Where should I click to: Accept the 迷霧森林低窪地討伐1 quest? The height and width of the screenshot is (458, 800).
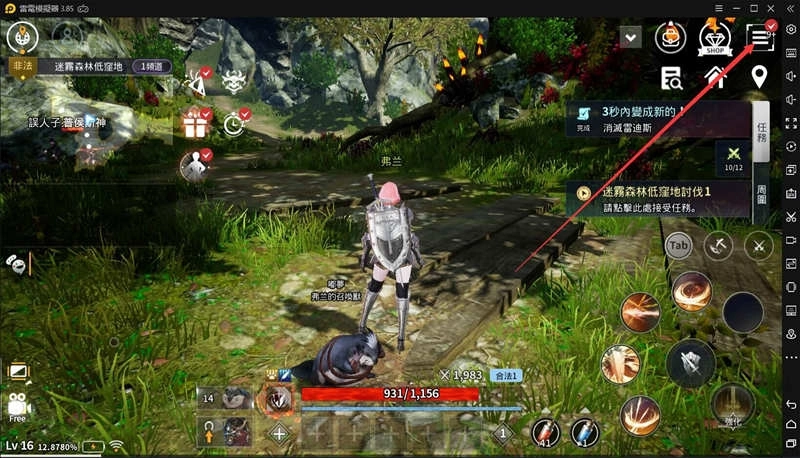click(x=655, y=198)
